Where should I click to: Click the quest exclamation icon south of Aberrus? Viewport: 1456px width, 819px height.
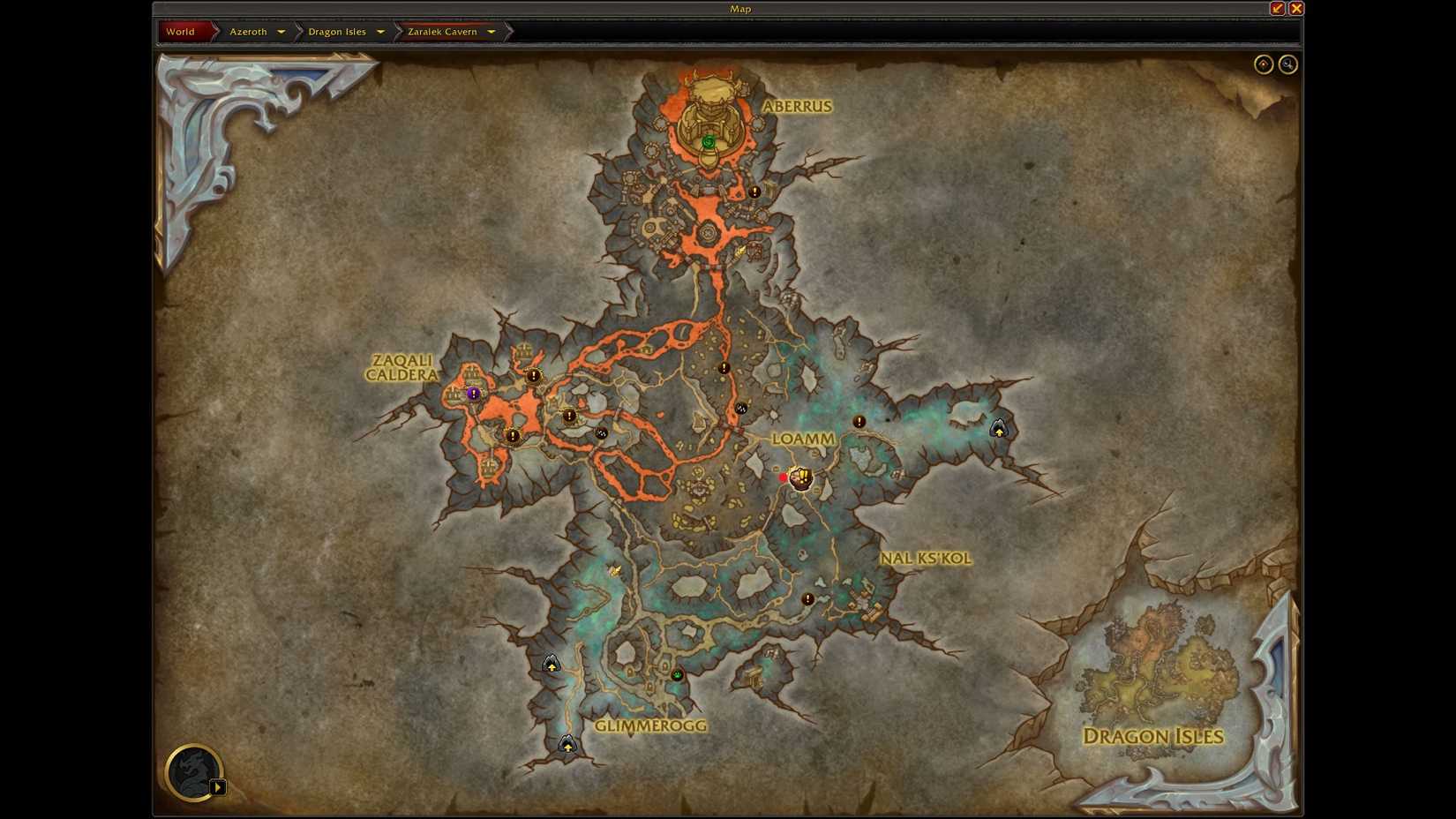[x=753, y=191]
